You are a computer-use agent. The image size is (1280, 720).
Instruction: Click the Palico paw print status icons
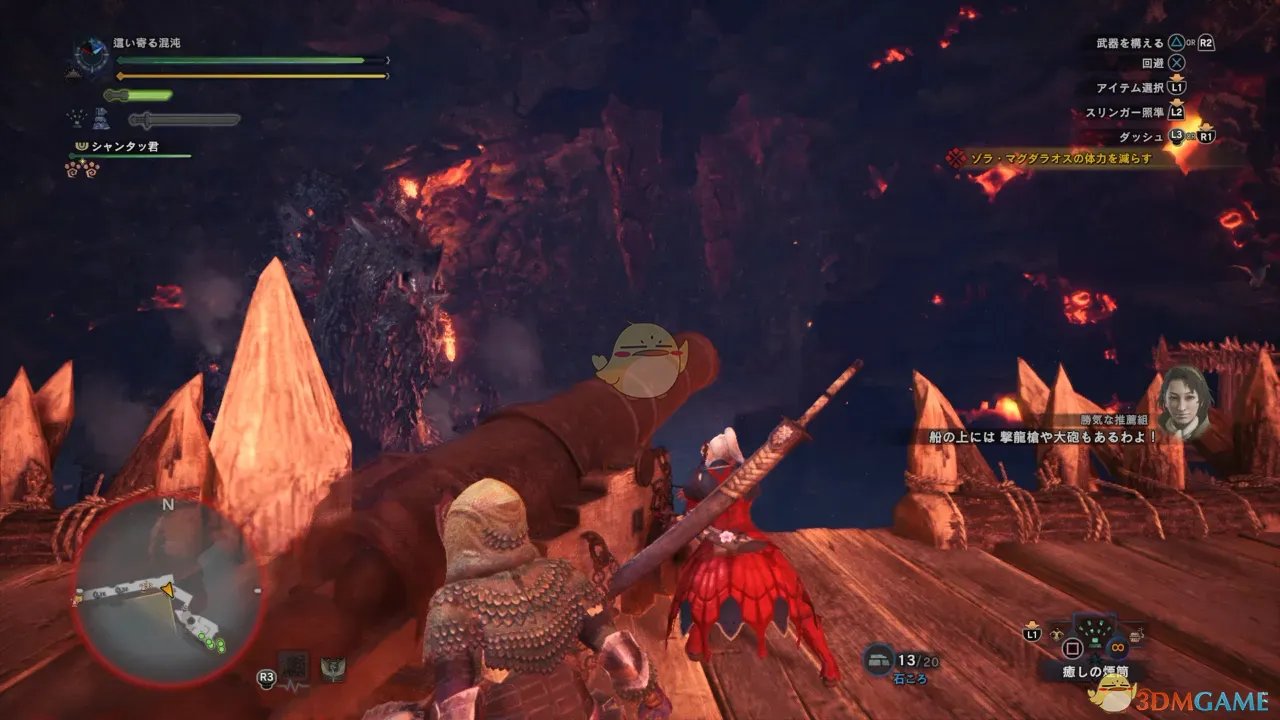pyautogui.click(x=83, y=167)
